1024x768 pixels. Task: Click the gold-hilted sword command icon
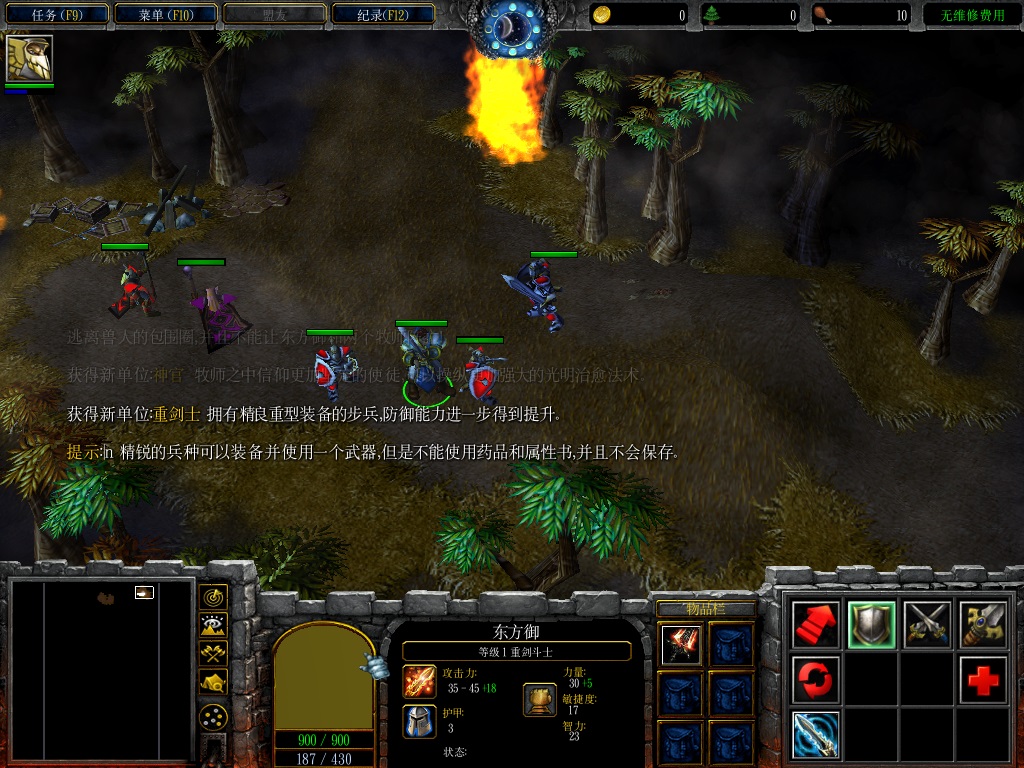[983, 625]
